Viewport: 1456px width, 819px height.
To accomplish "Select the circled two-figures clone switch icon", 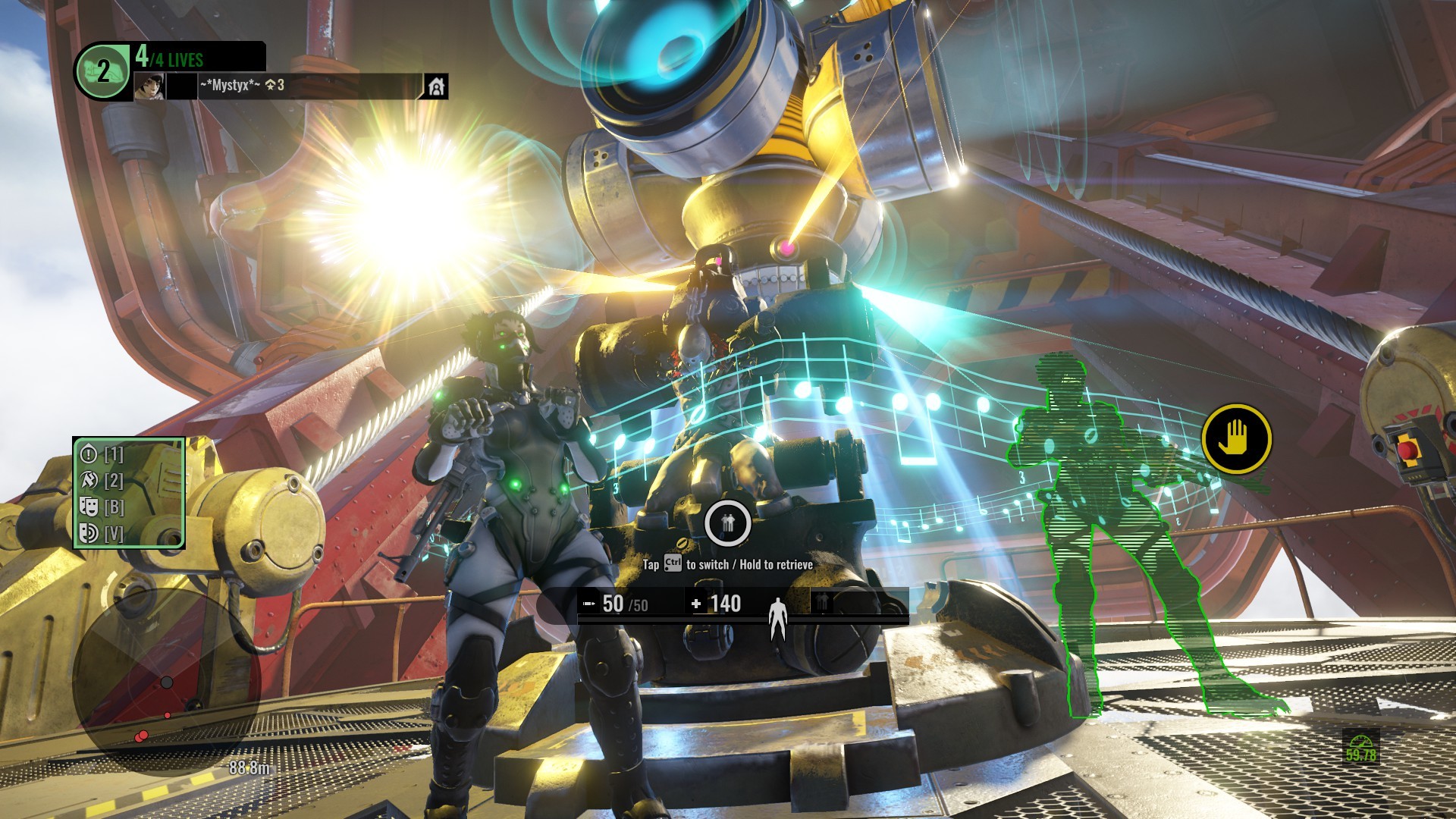I will click(728, 522).
